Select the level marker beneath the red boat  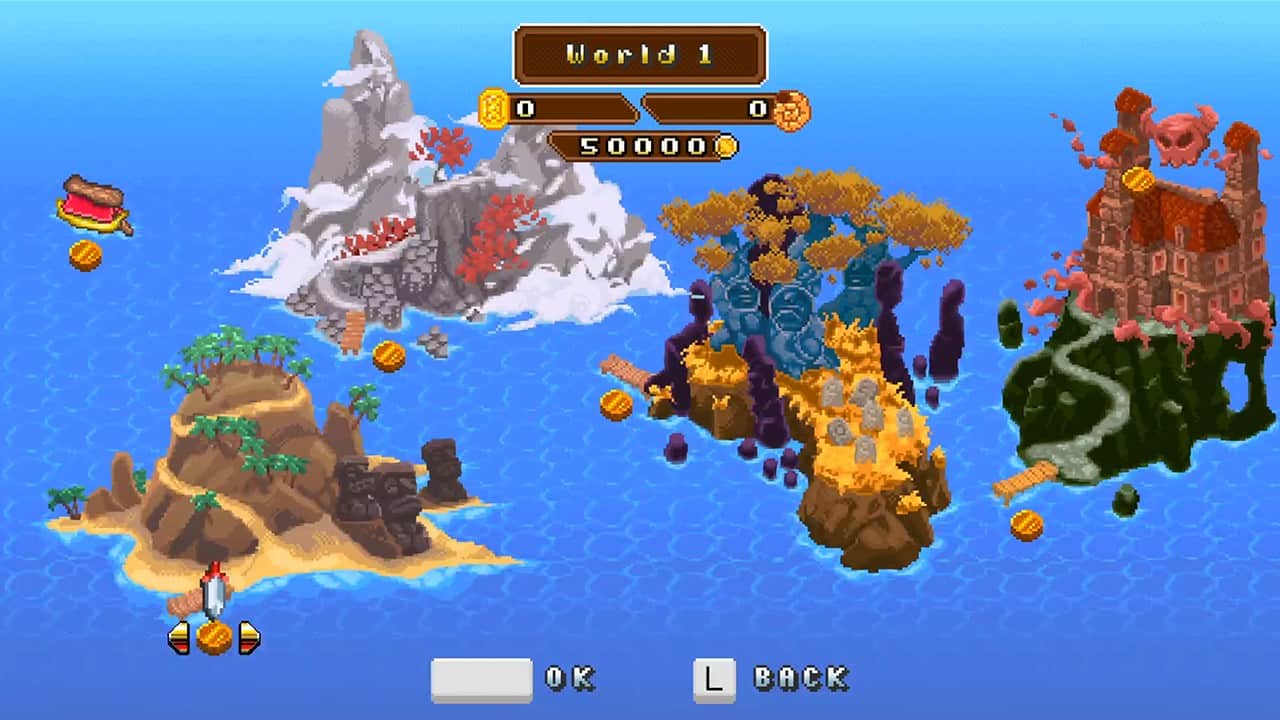pos(85,255)
